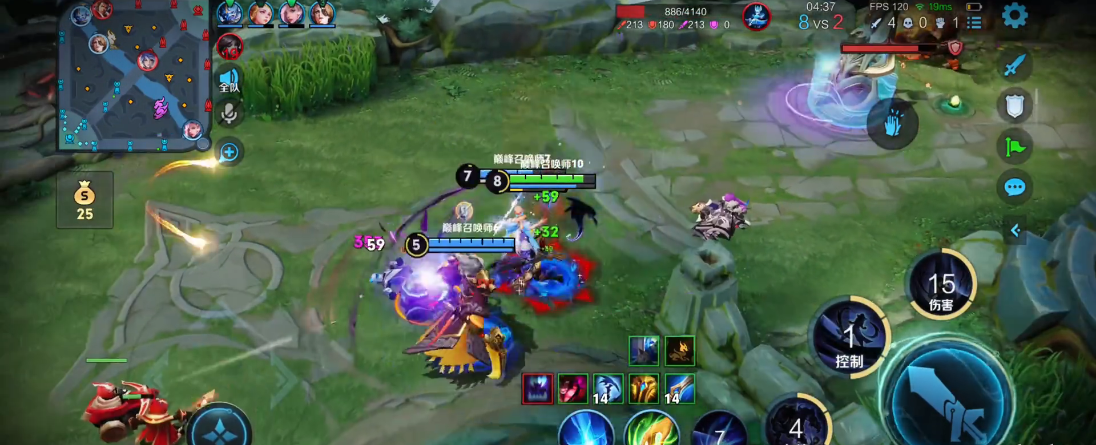
Task: Open the shop via the gold bag
Action: click(85, 199)
